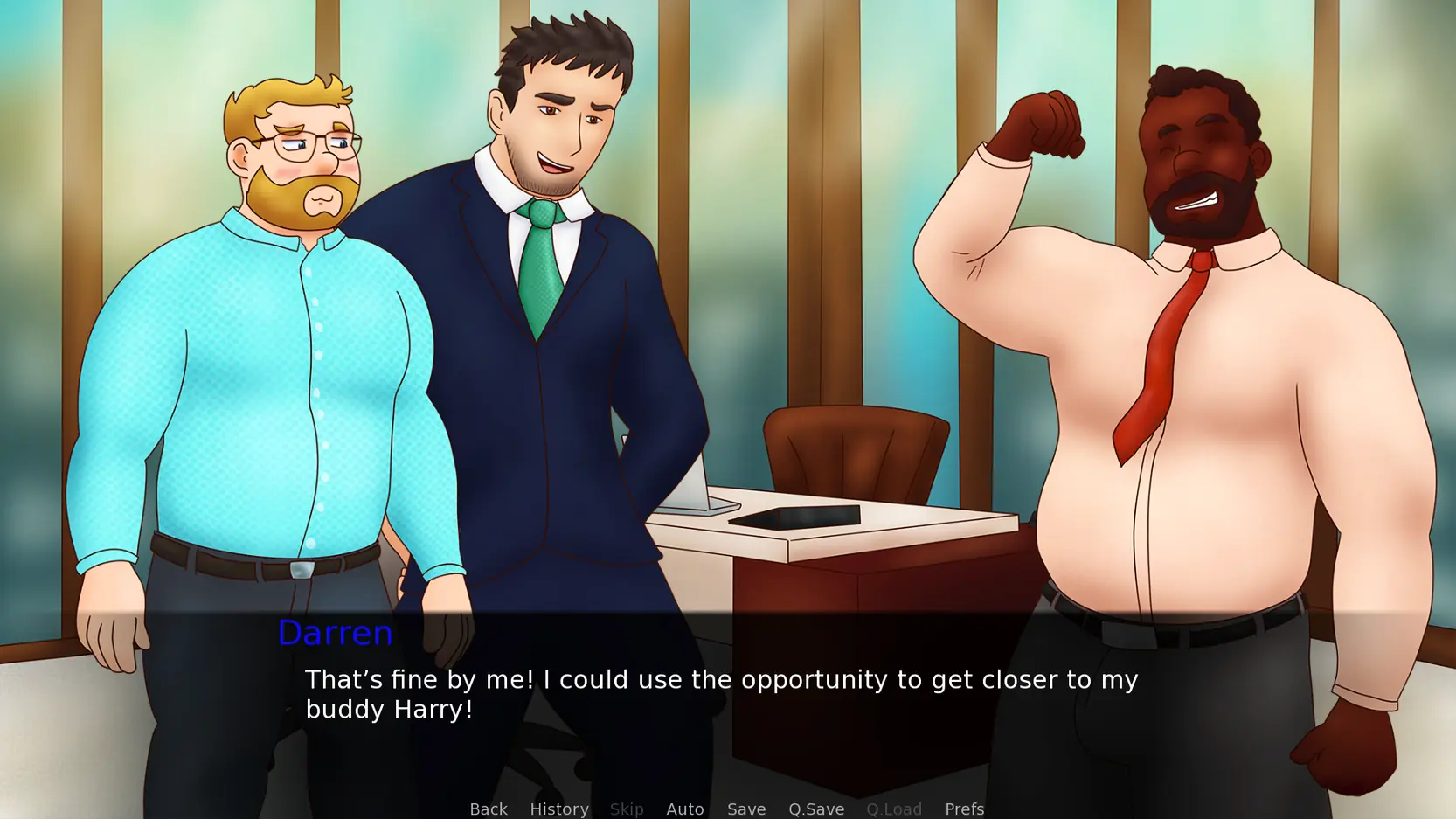Go Back to the previous line
The width and height of the screenshot is (1456, 819).
[488, 809]
